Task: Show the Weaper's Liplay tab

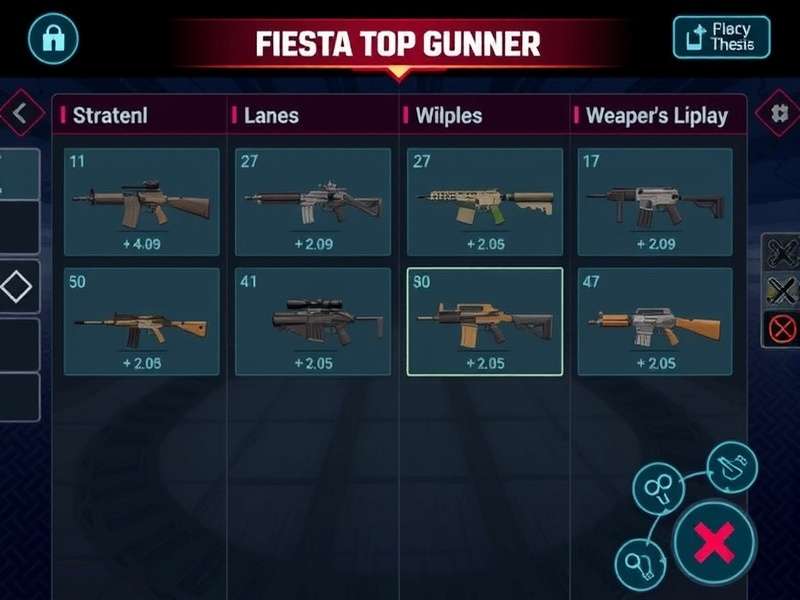Action: pyautogui.click(x=656, y=115)
